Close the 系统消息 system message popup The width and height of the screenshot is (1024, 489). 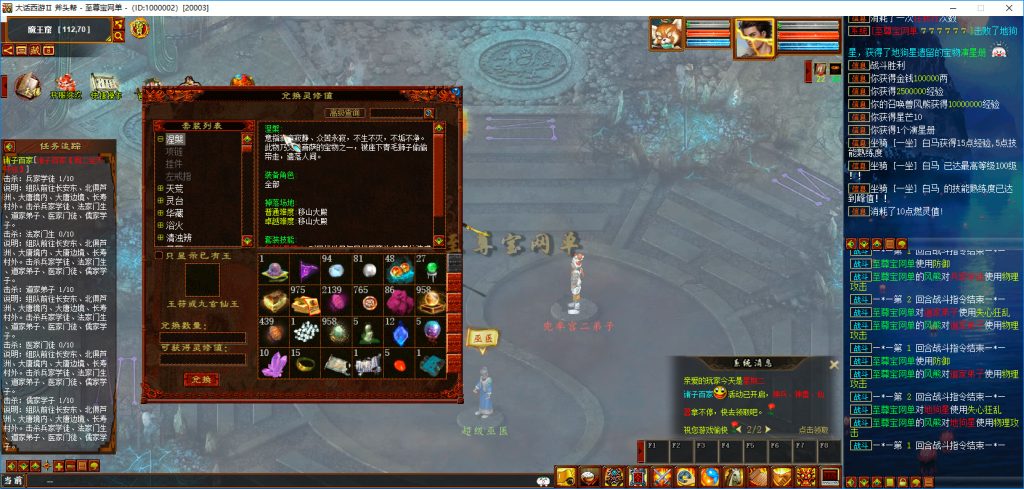834,364
